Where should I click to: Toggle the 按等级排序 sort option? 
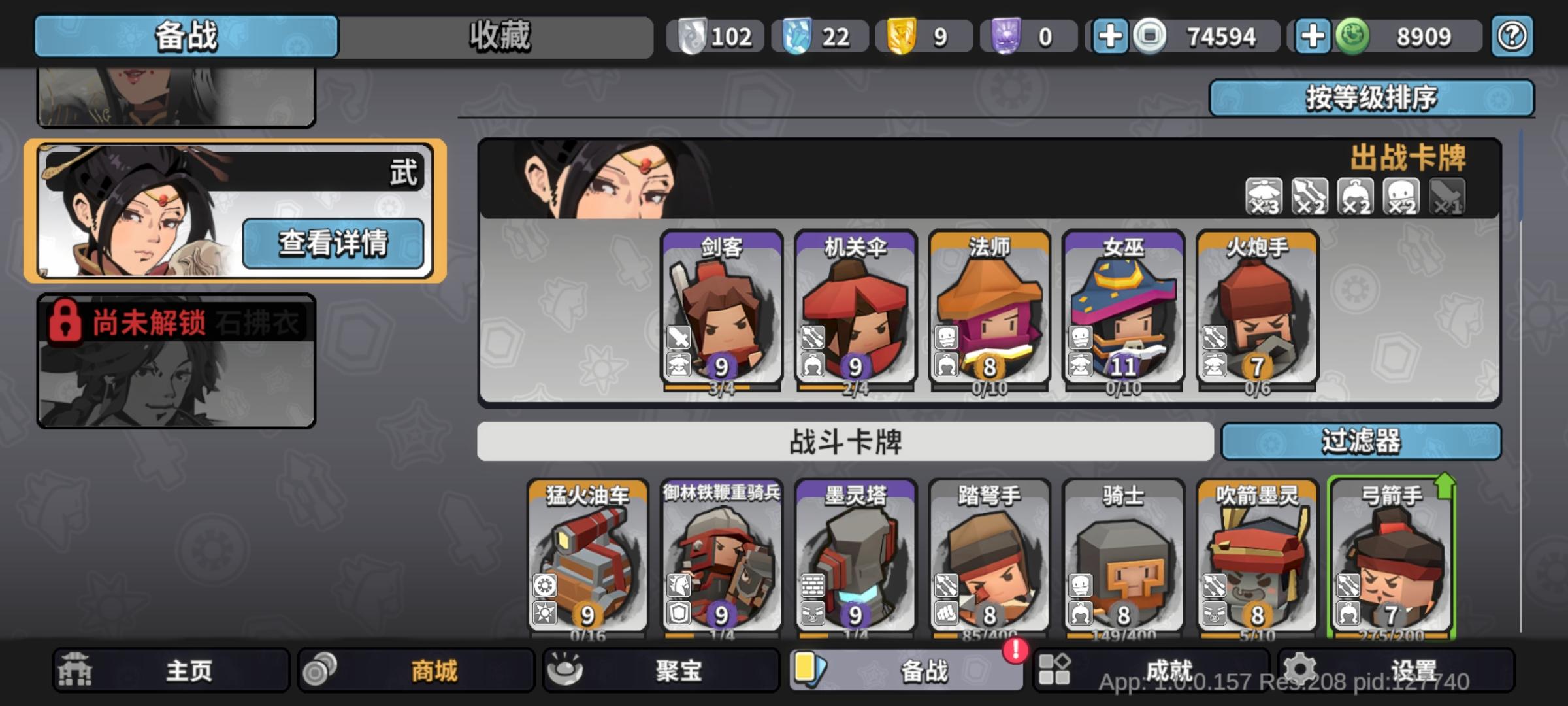[1372, 98]
